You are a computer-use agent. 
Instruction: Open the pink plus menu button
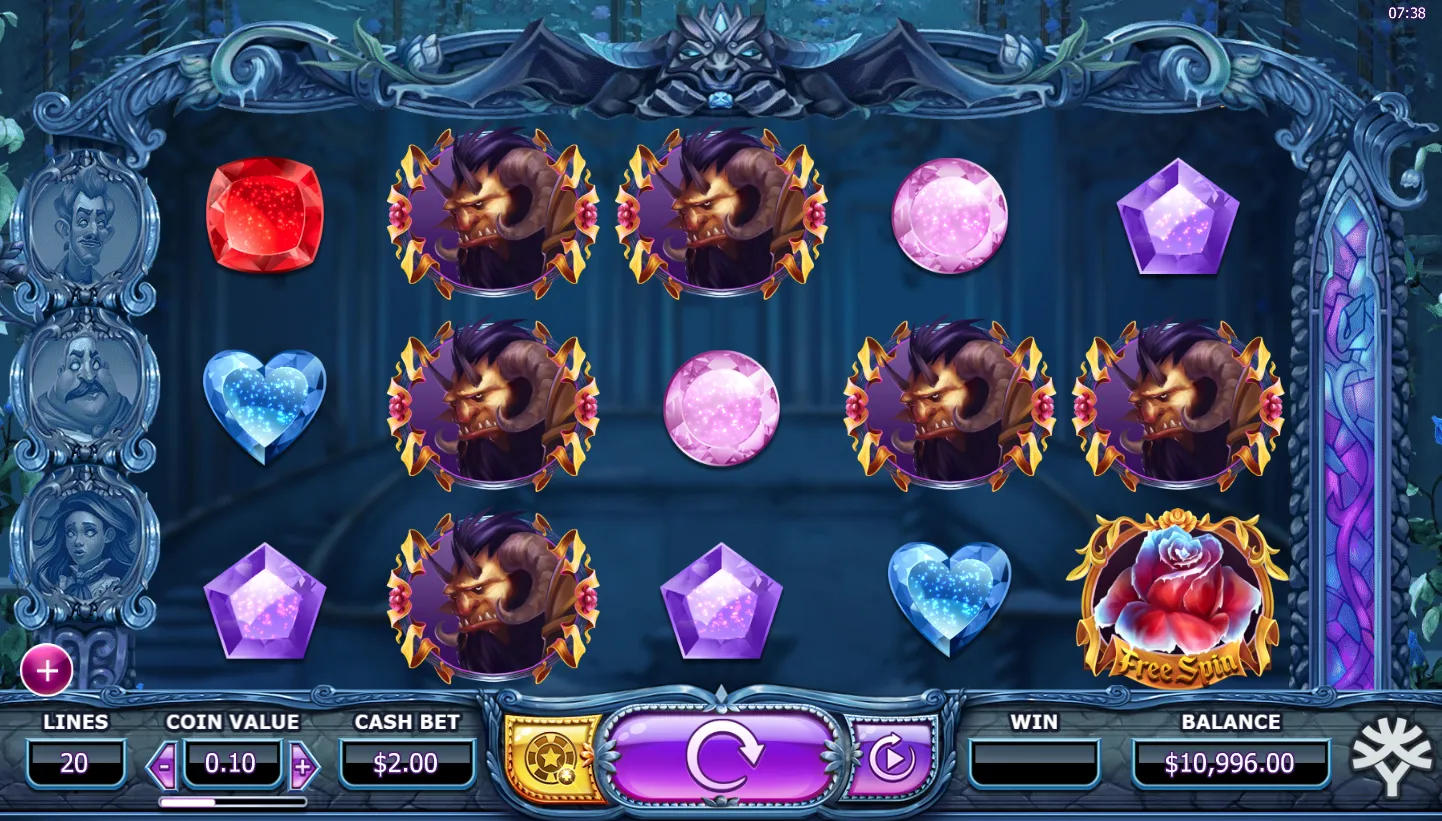(x=46, y=670)
